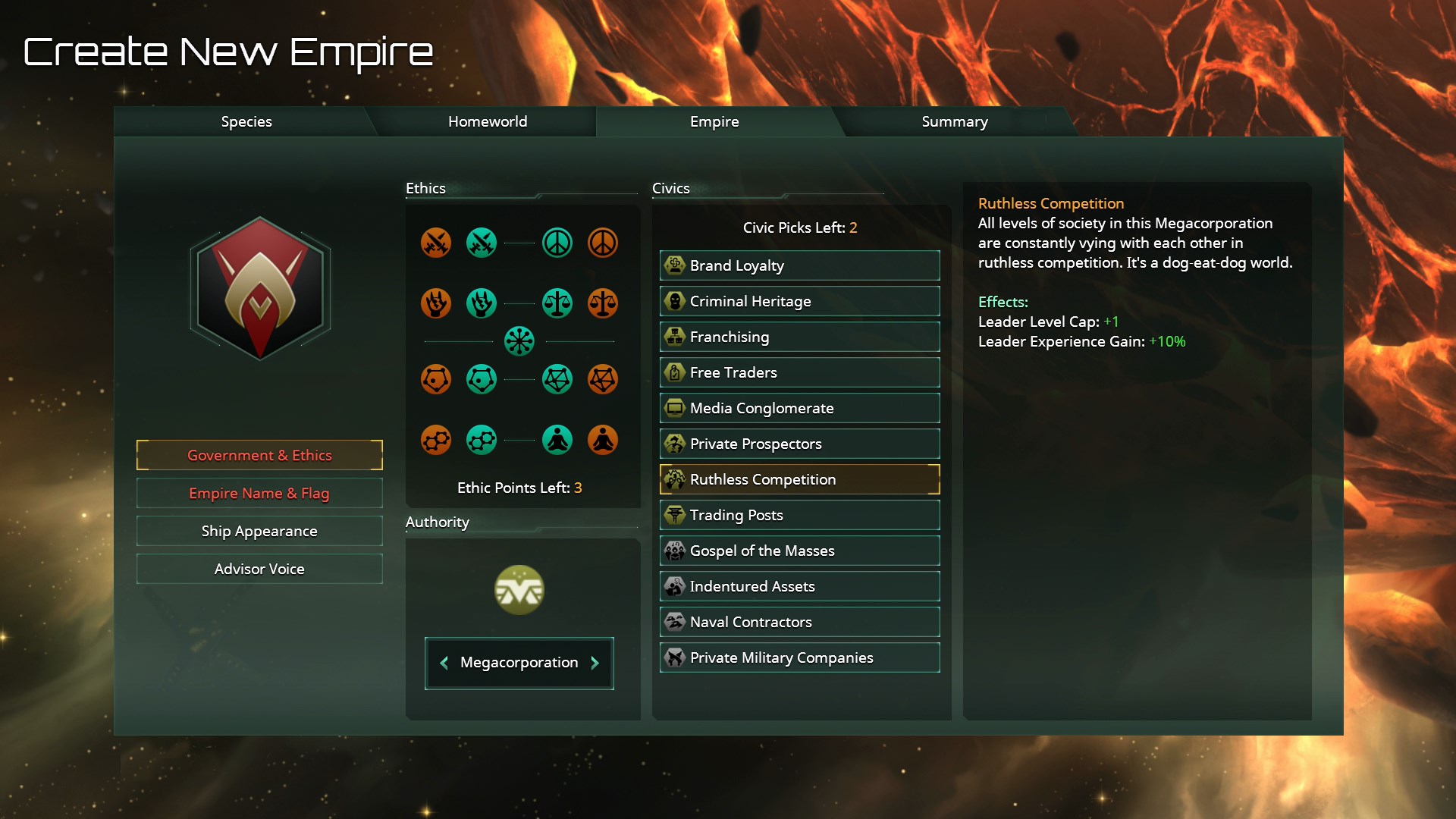
Task: Click next authority arrow beside Megacorporation
Action: click(595, 663)
